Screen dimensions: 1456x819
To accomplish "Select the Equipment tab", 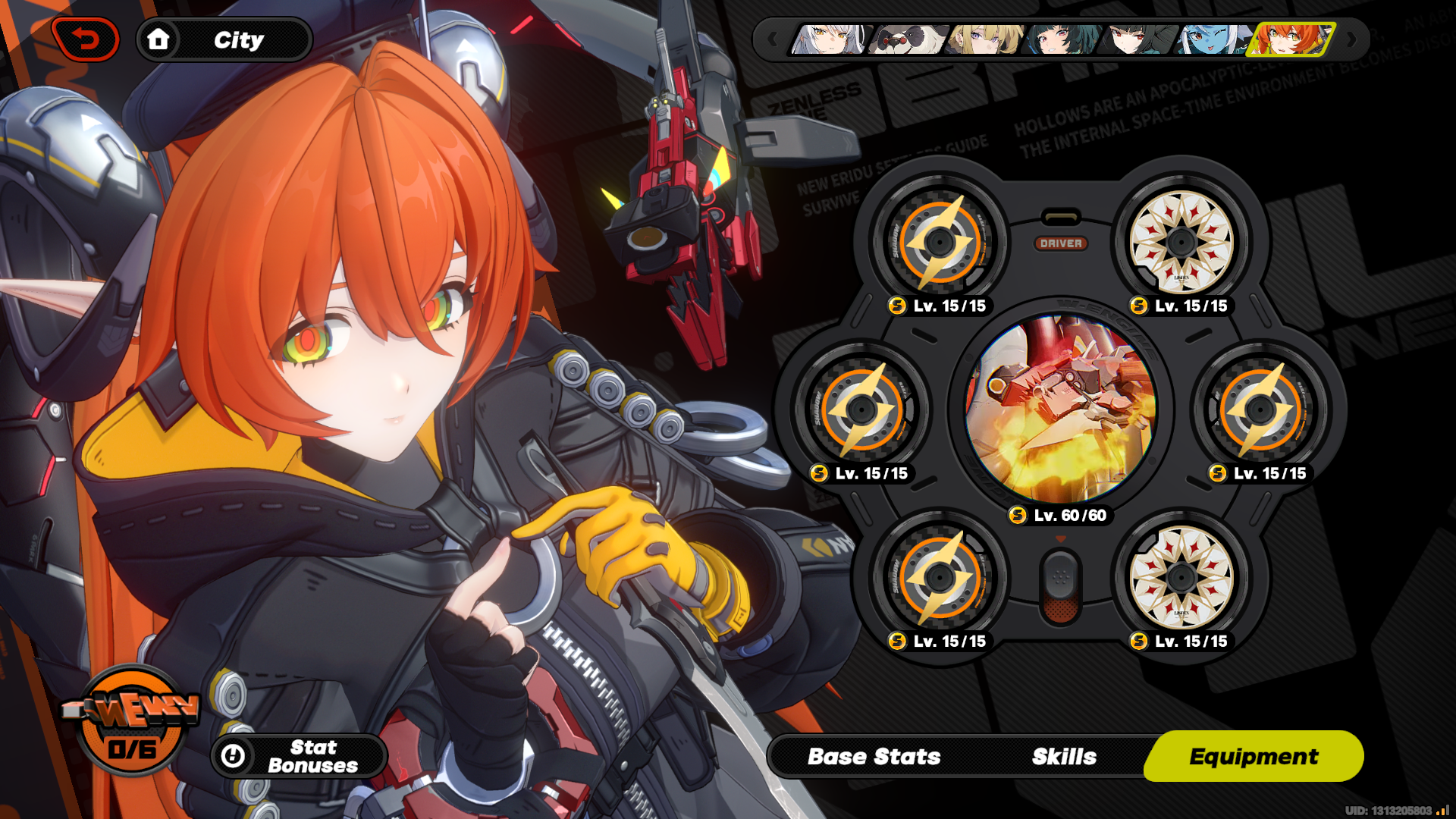I will (x=1254, y=756).
